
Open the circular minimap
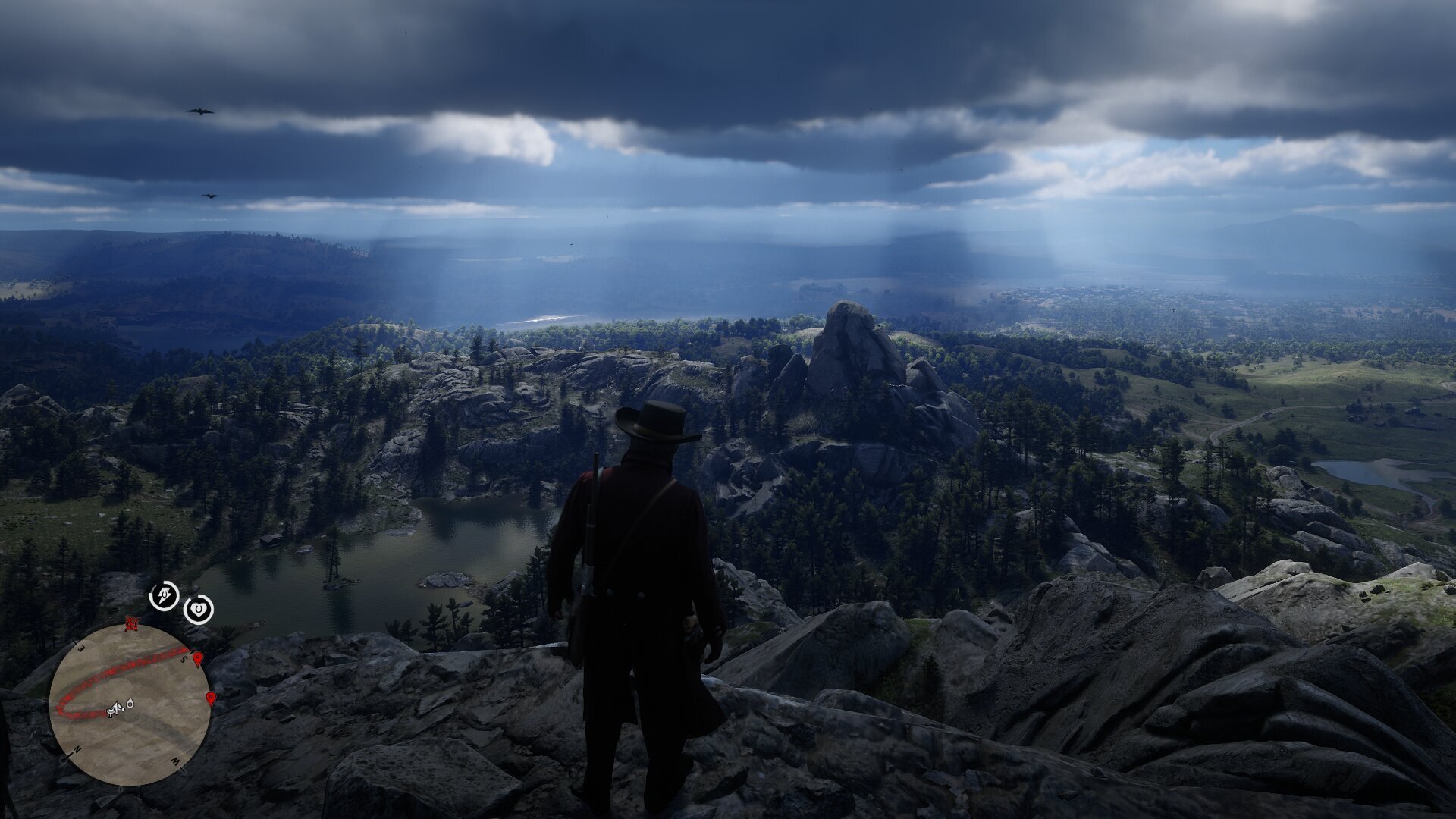(x=130, y=704)
